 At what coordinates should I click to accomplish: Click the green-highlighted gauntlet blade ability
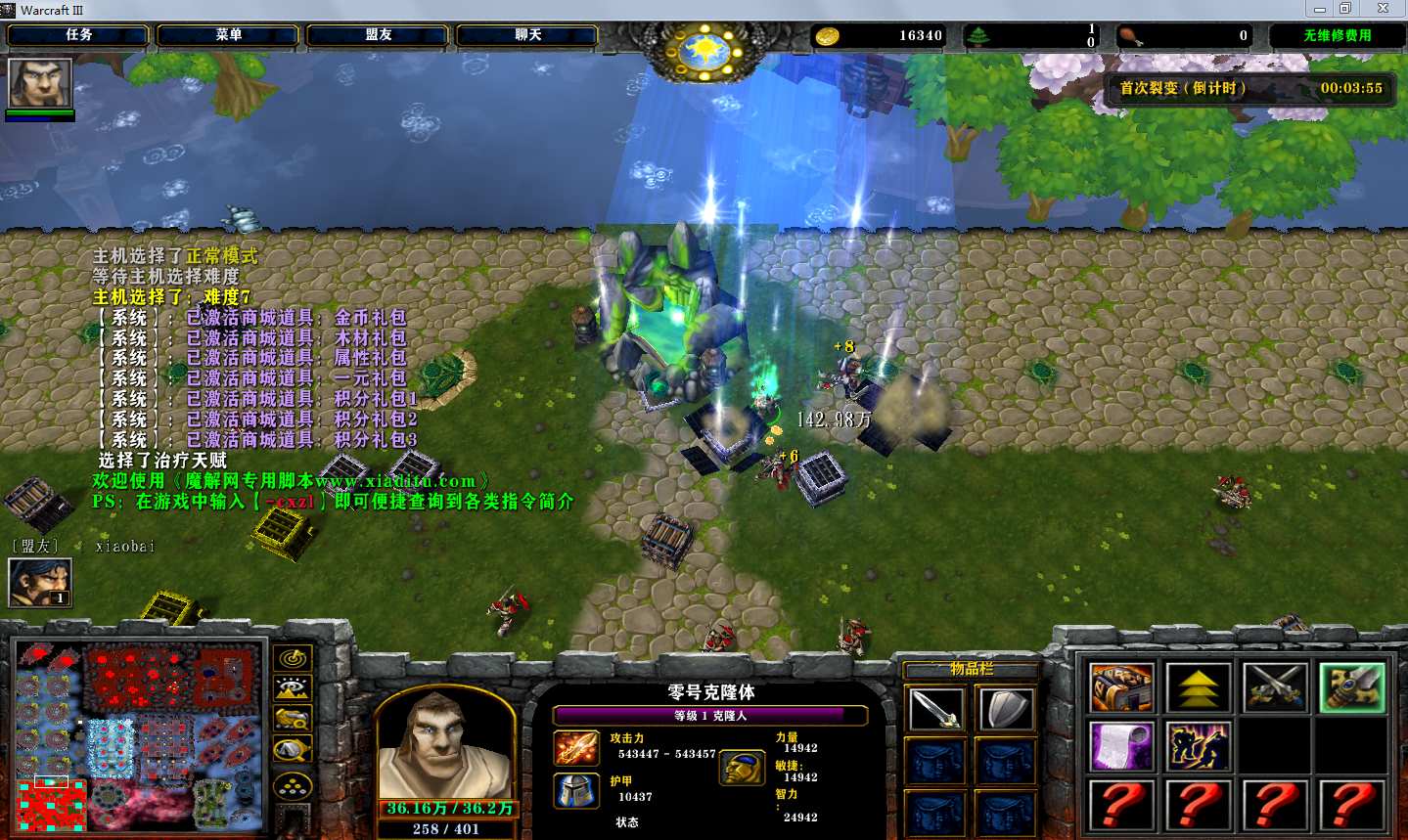point(1351,687)
